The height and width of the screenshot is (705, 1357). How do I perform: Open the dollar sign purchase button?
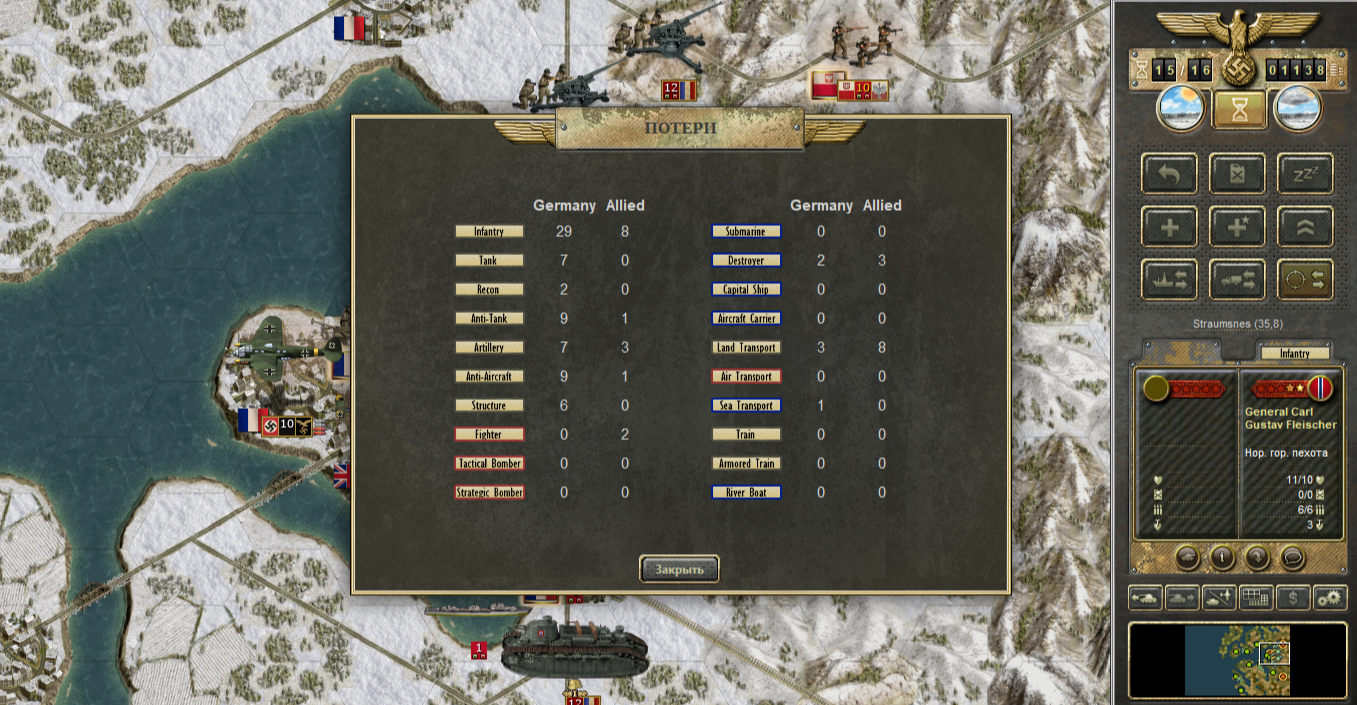(x=1293, y=598)
